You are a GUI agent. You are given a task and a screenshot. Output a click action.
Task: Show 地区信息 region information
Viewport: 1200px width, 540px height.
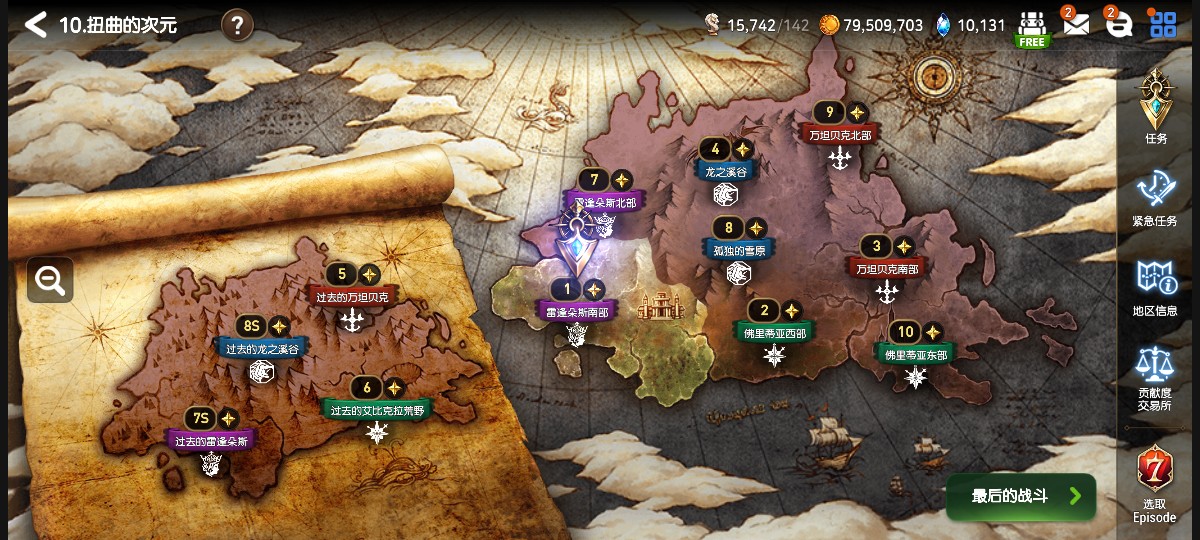1155,286
